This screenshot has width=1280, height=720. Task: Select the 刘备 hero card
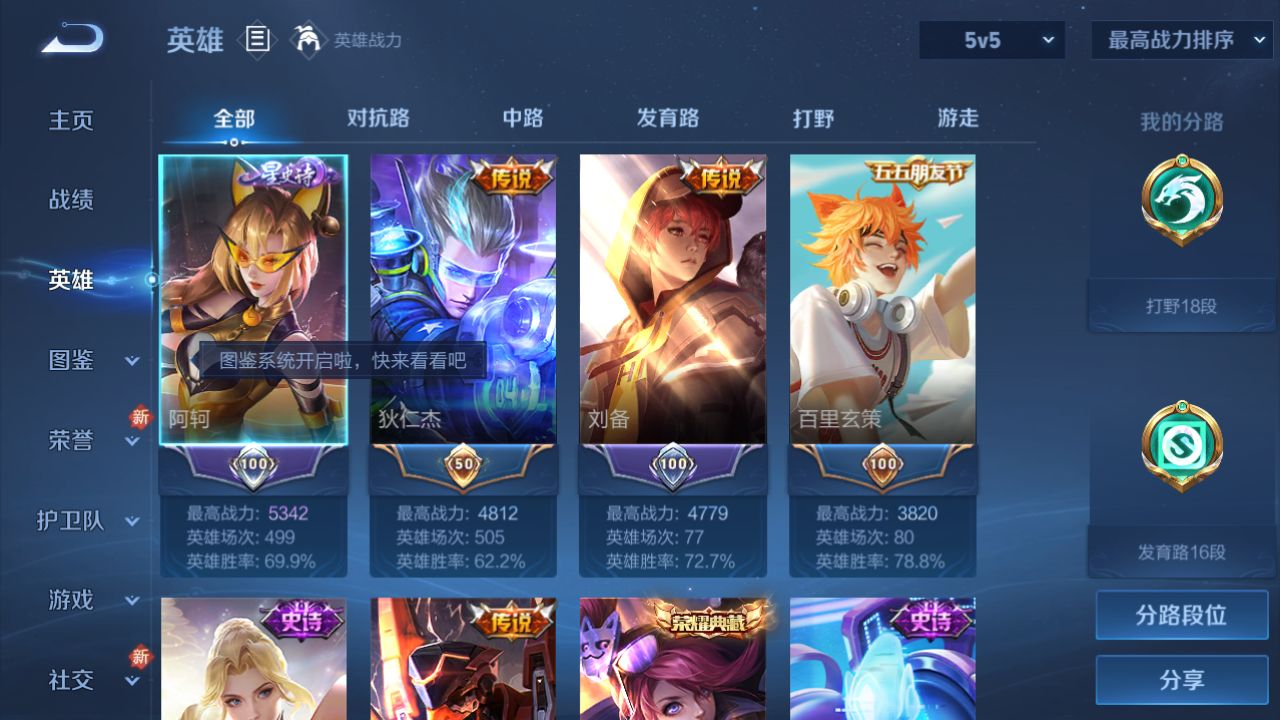(673, 300)
